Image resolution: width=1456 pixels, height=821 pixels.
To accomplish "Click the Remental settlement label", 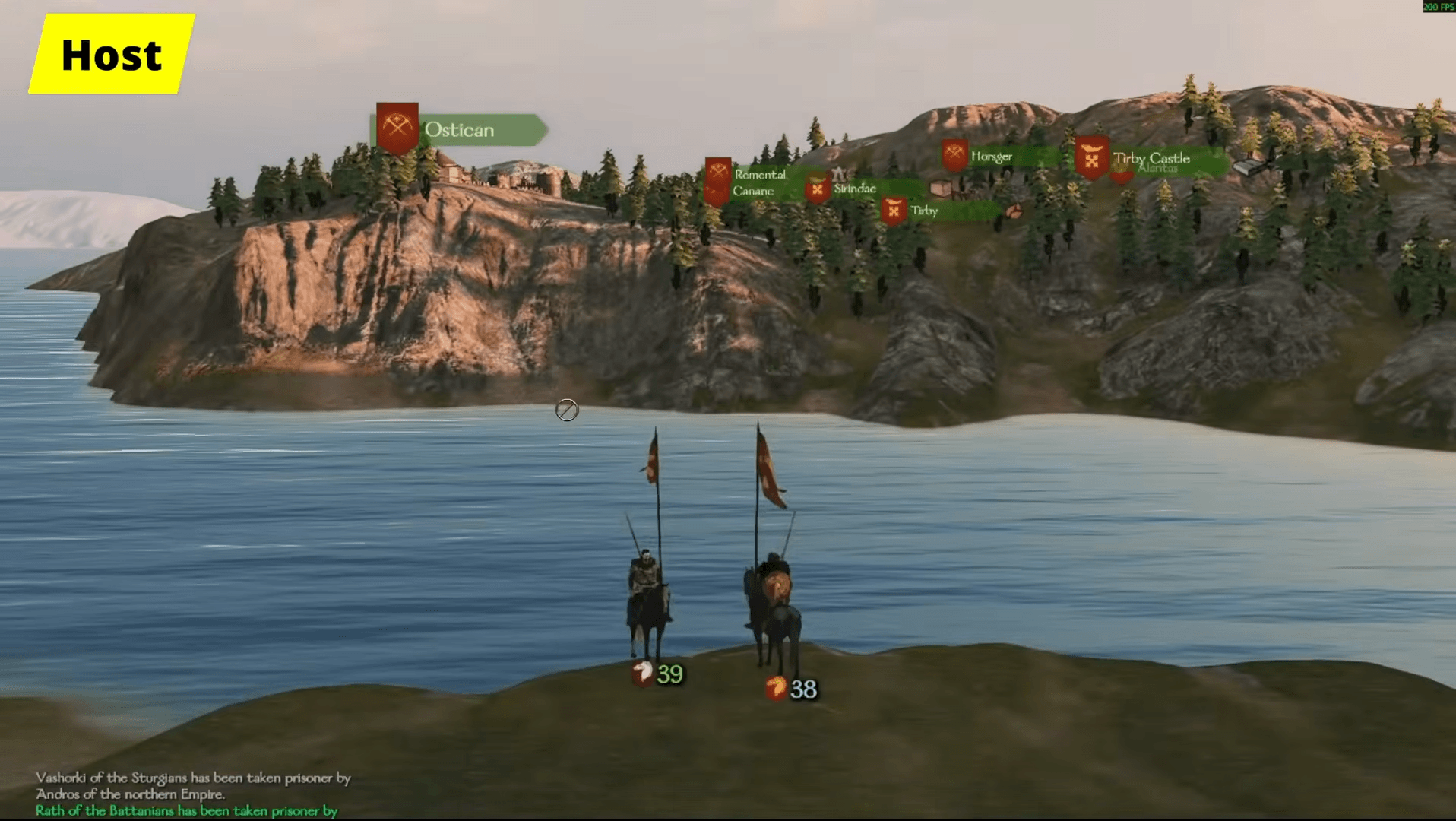I will 760,174.
